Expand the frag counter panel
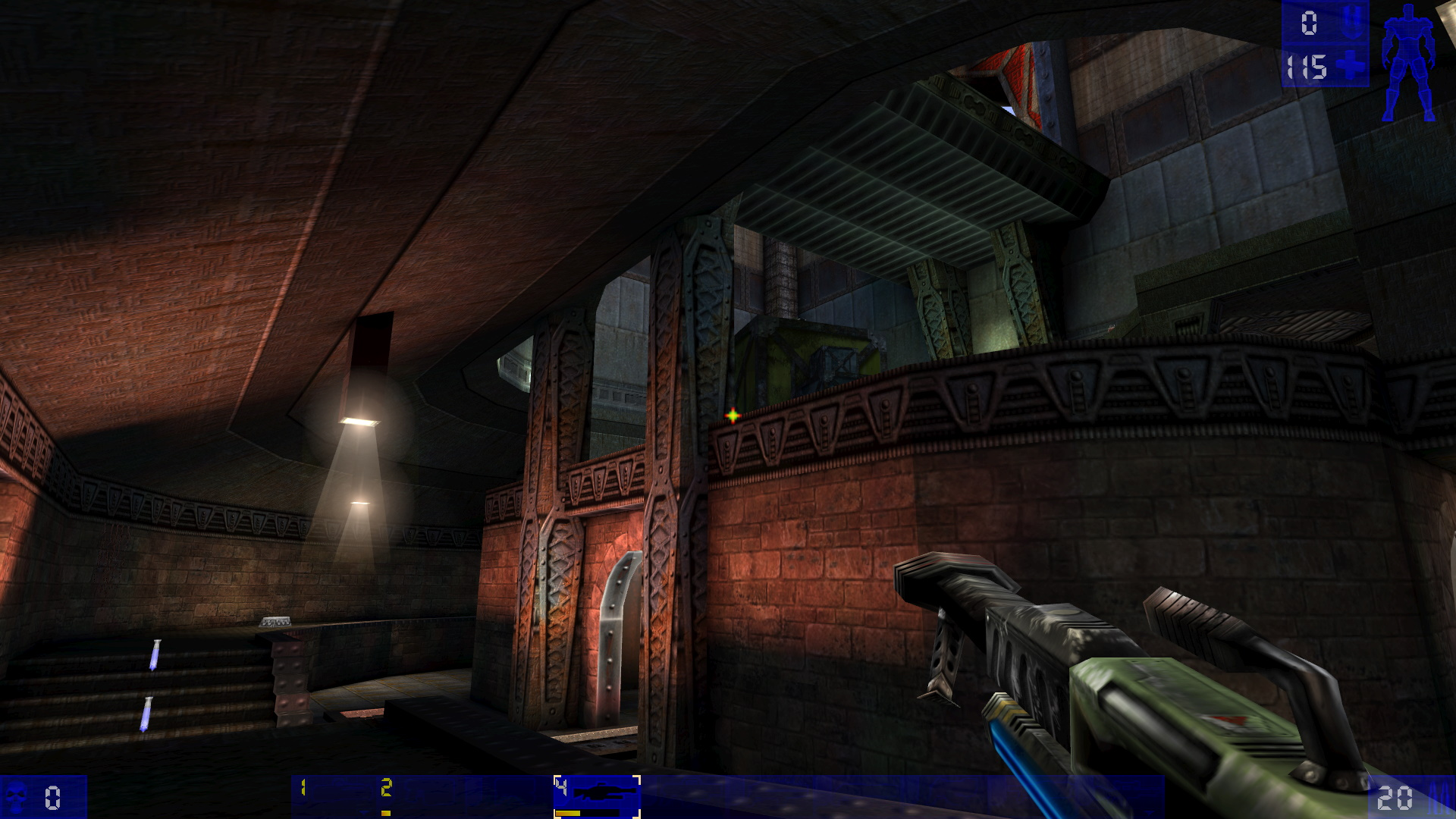This screenshot has width=1456, height=819. (x=42, y=798)
